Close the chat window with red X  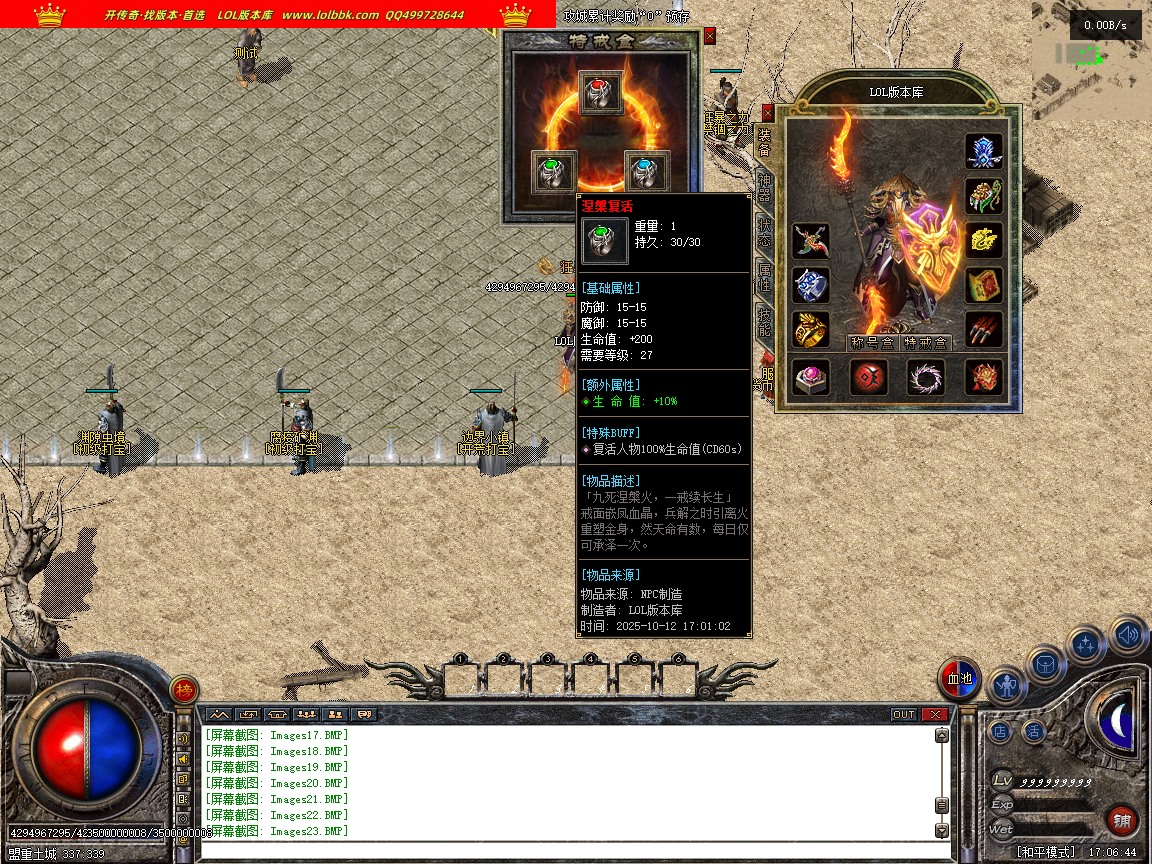935,714
